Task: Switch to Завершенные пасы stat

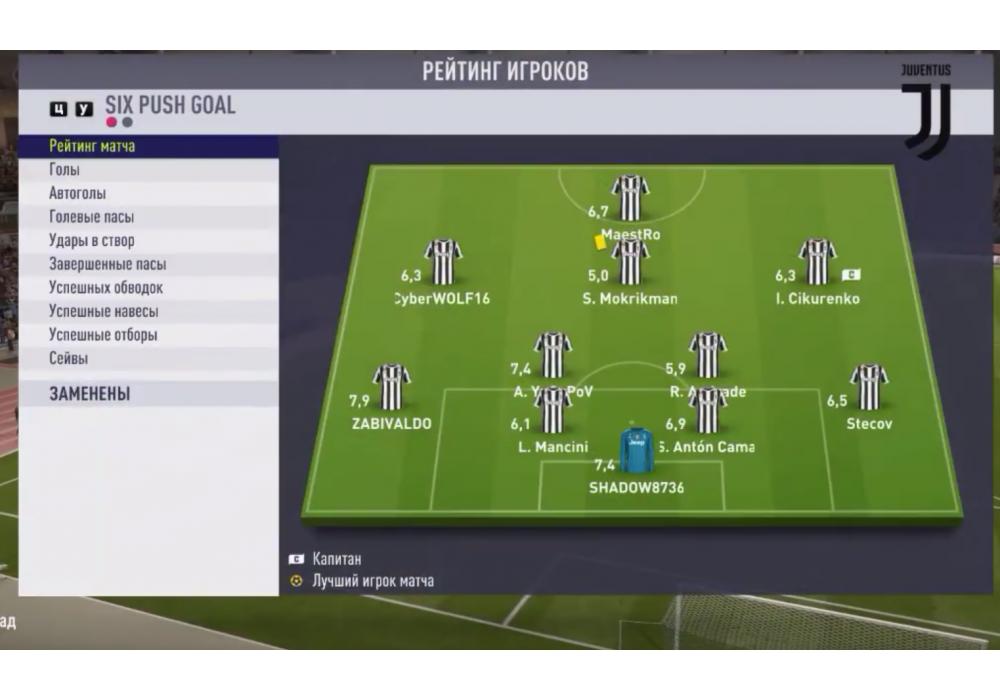Action: (148, 265)
